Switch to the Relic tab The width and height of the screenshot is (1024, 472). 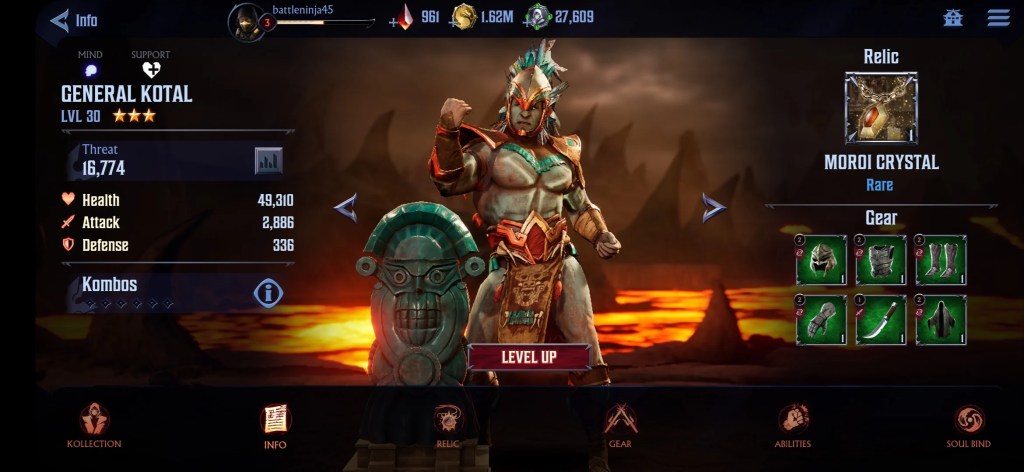pyautogui.click(x=447, y=425)
